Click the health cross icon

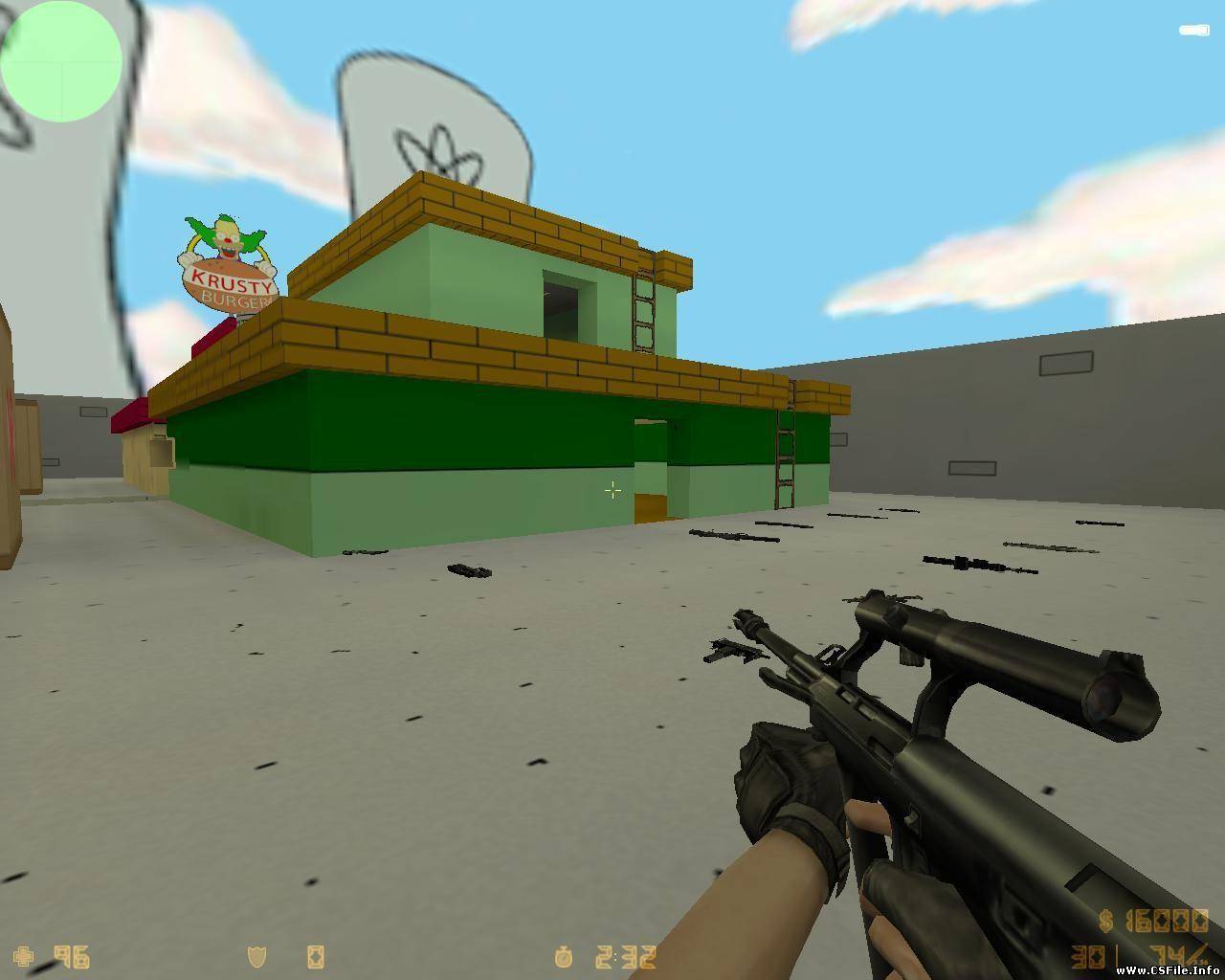[21, 957]
